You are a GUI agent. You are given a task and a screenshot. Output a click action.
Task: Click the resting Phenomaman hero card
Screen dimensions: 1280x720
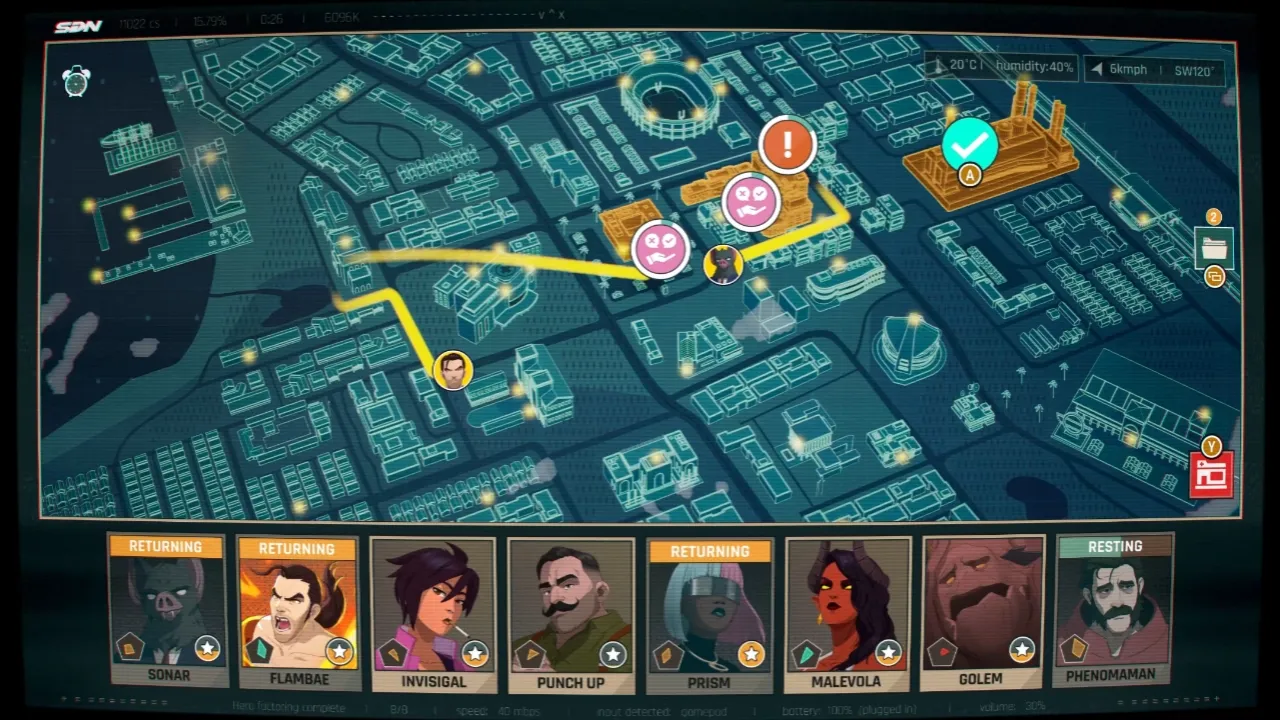click(1113, 610)
